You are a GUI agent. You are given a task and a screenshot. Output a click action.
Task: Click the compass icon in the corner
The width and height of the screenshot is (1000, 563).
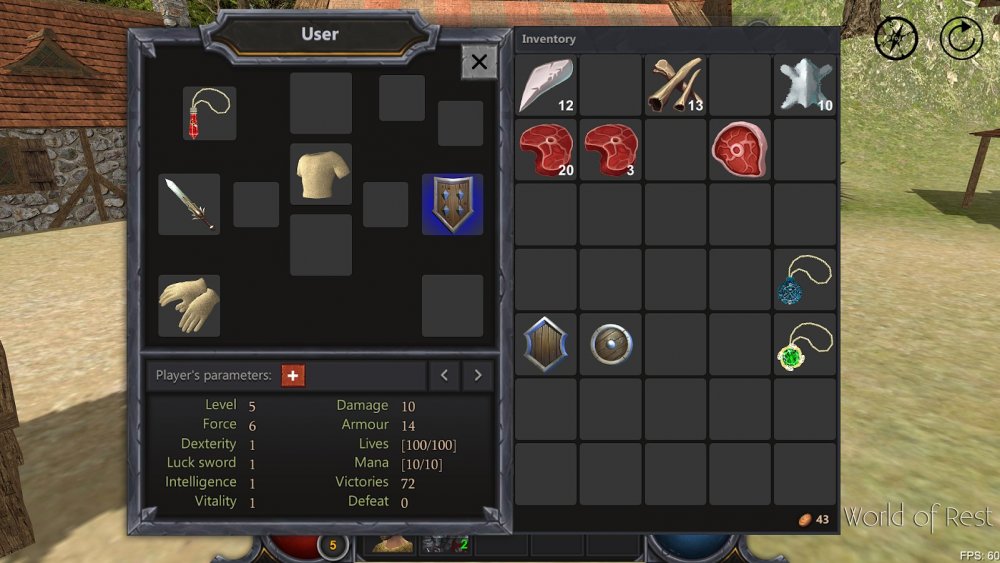click(x=896, y=39)
